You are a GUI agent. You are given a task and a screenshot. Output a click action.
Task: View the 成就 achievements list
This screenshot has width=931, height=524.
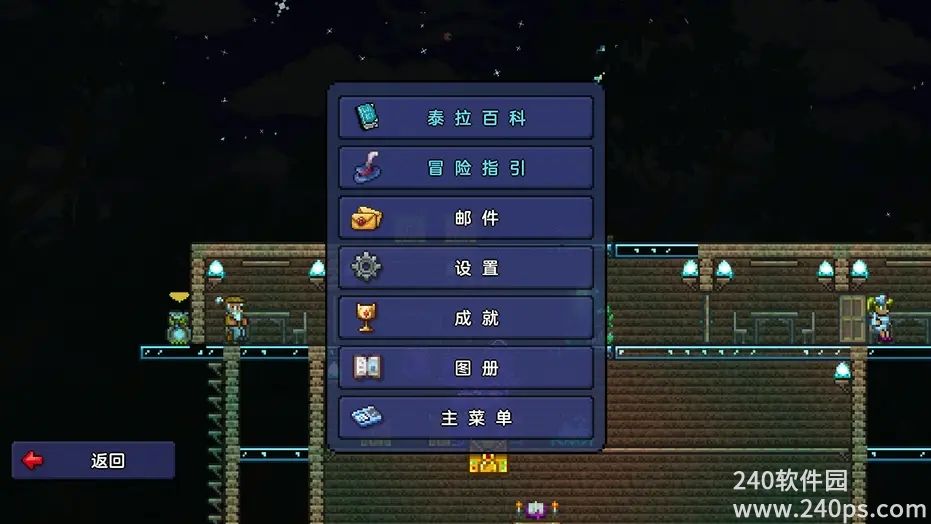[465, 318]
